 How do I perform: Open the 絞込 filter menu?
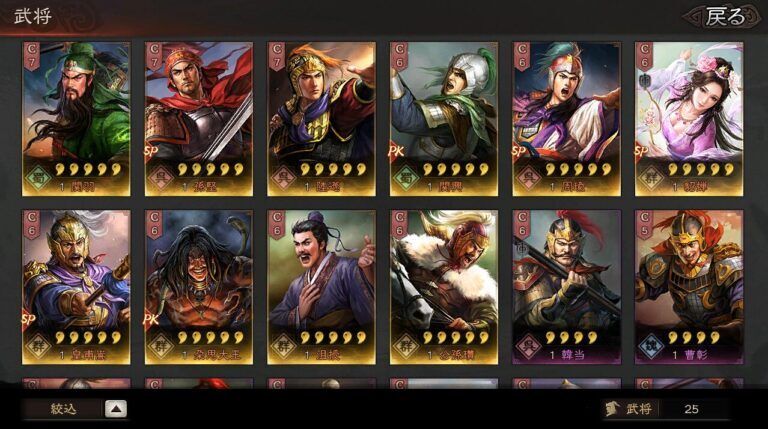pyautogui.click(x=75, y=408)
